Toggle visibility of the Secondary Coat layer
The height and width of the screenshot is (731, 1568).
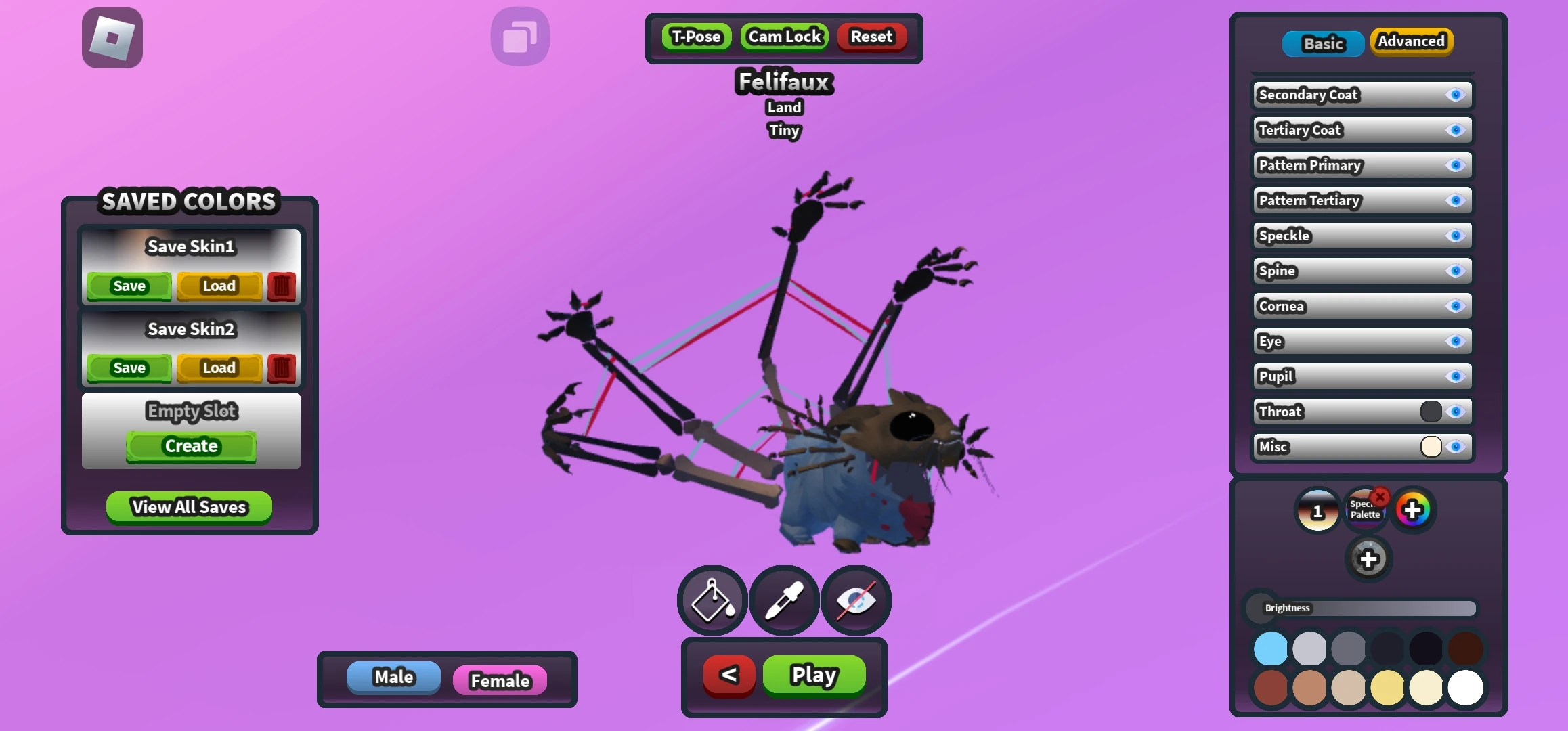pyautogui.click(x=1456, y=95)
